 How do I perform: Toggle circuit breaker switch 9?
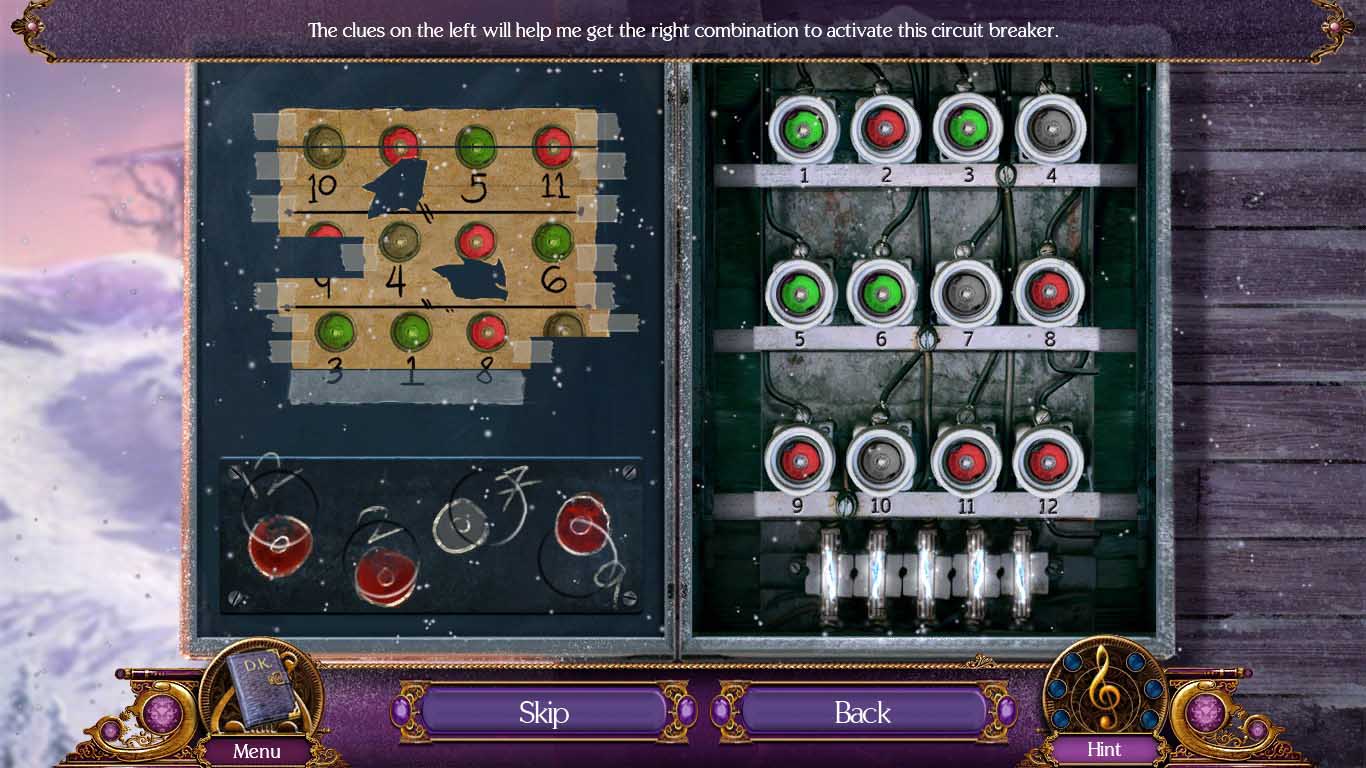(x=799, y=460)
